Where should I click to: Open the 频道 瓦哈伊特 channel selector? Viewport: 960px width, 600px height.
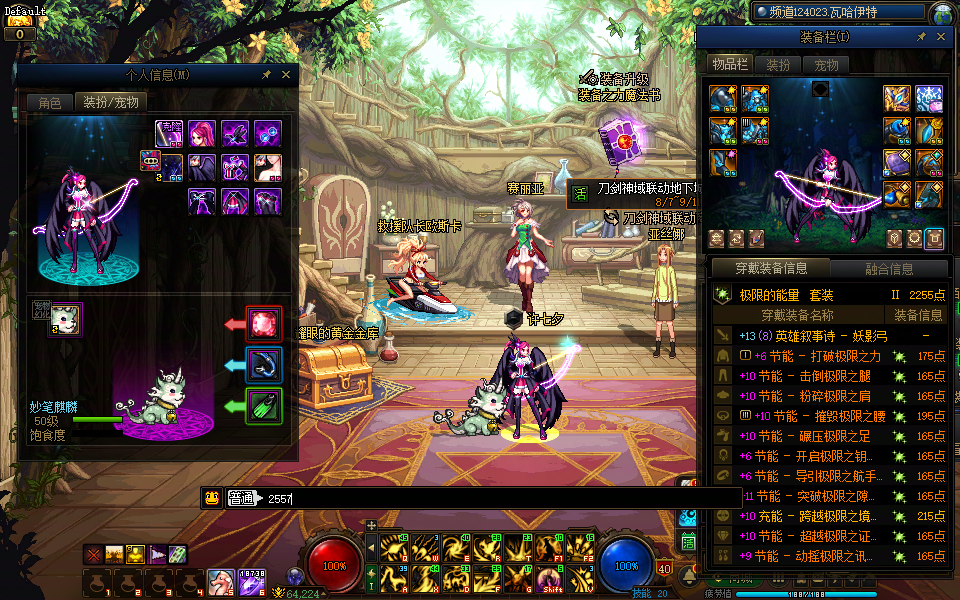[x=838, y=13]
